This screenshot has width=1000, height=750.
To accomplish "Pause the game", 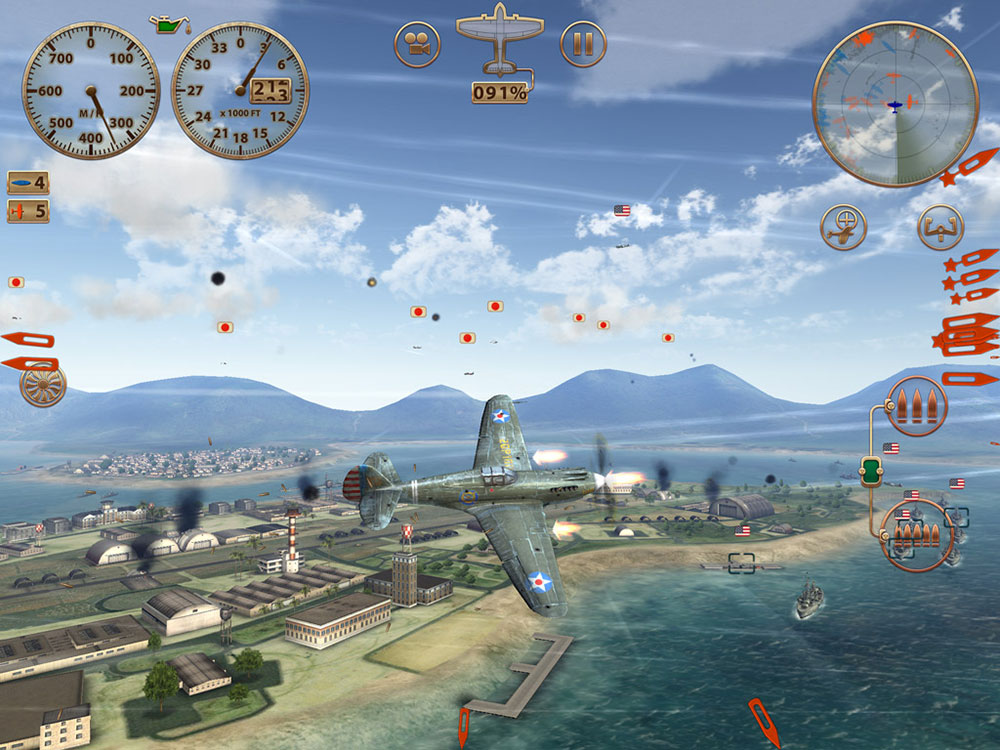I will click(583, 44).
